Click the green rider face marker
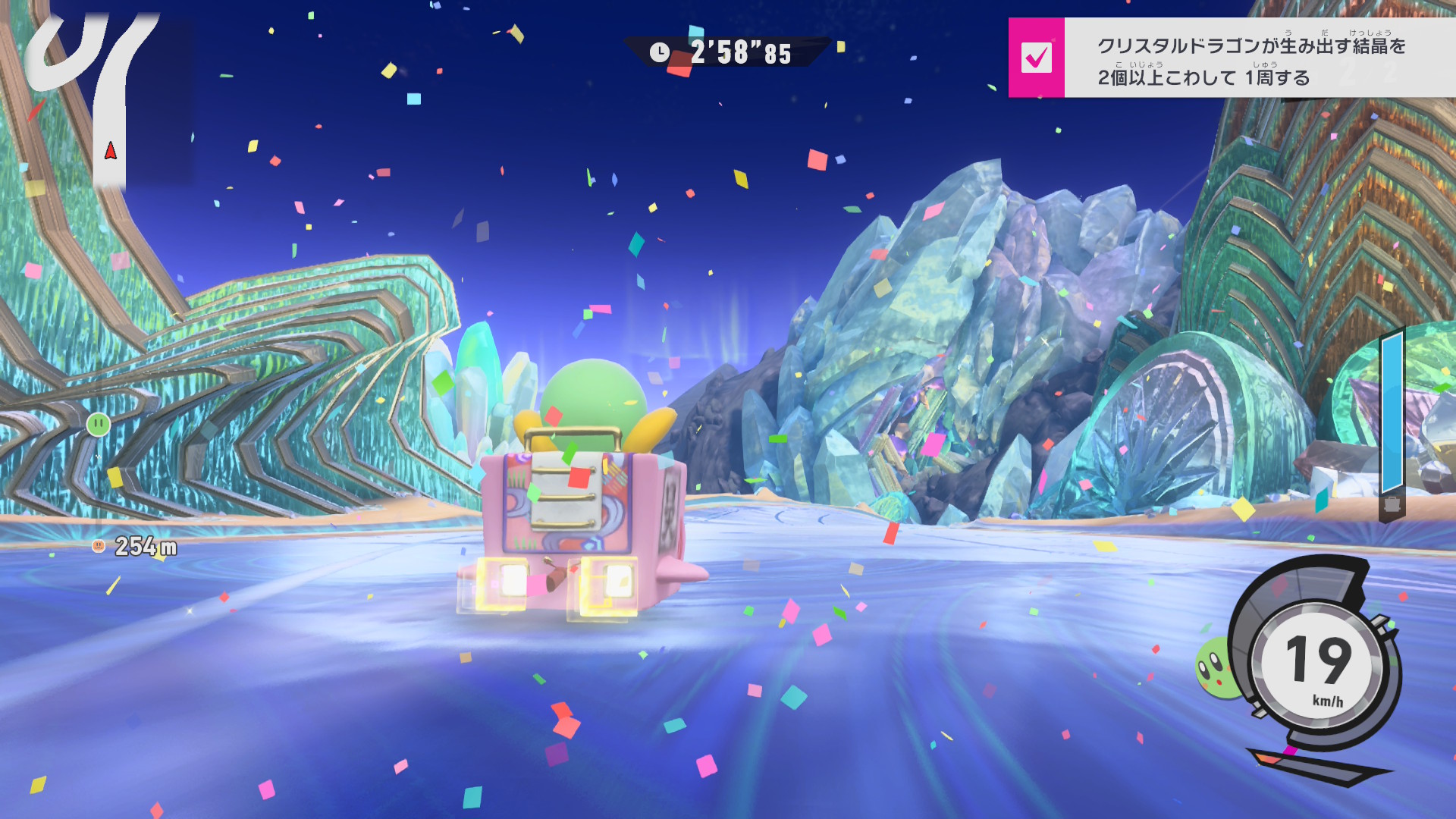Viewport: 1456px width, 819px height. click(99, 424)
